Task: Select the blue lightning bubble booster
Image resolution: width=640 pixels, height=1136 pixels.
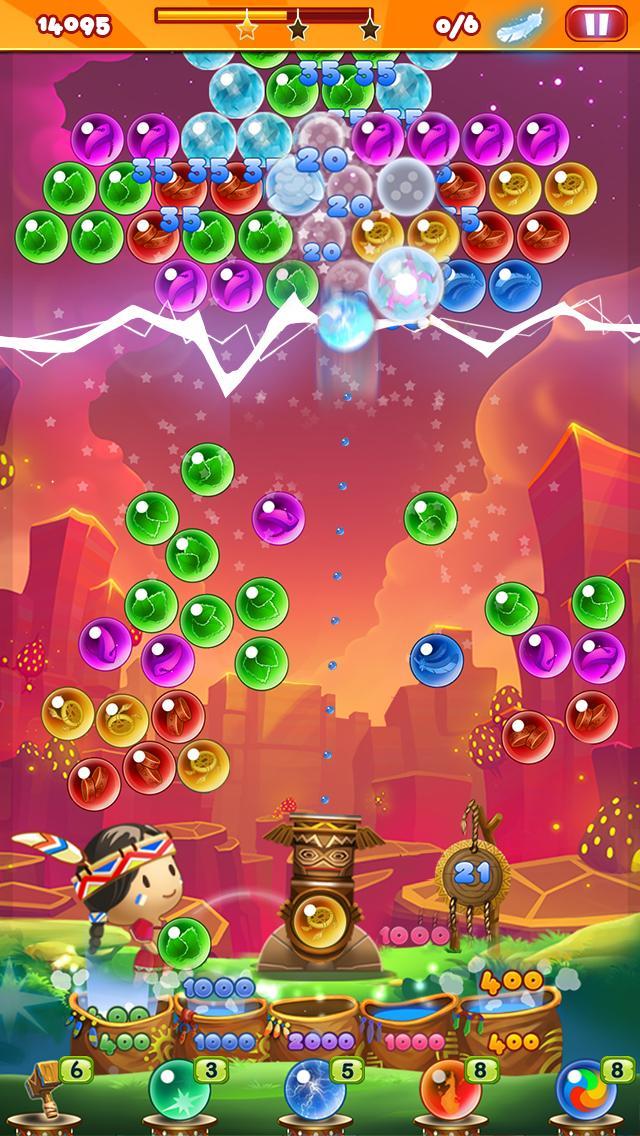Action: point(315,1090)
